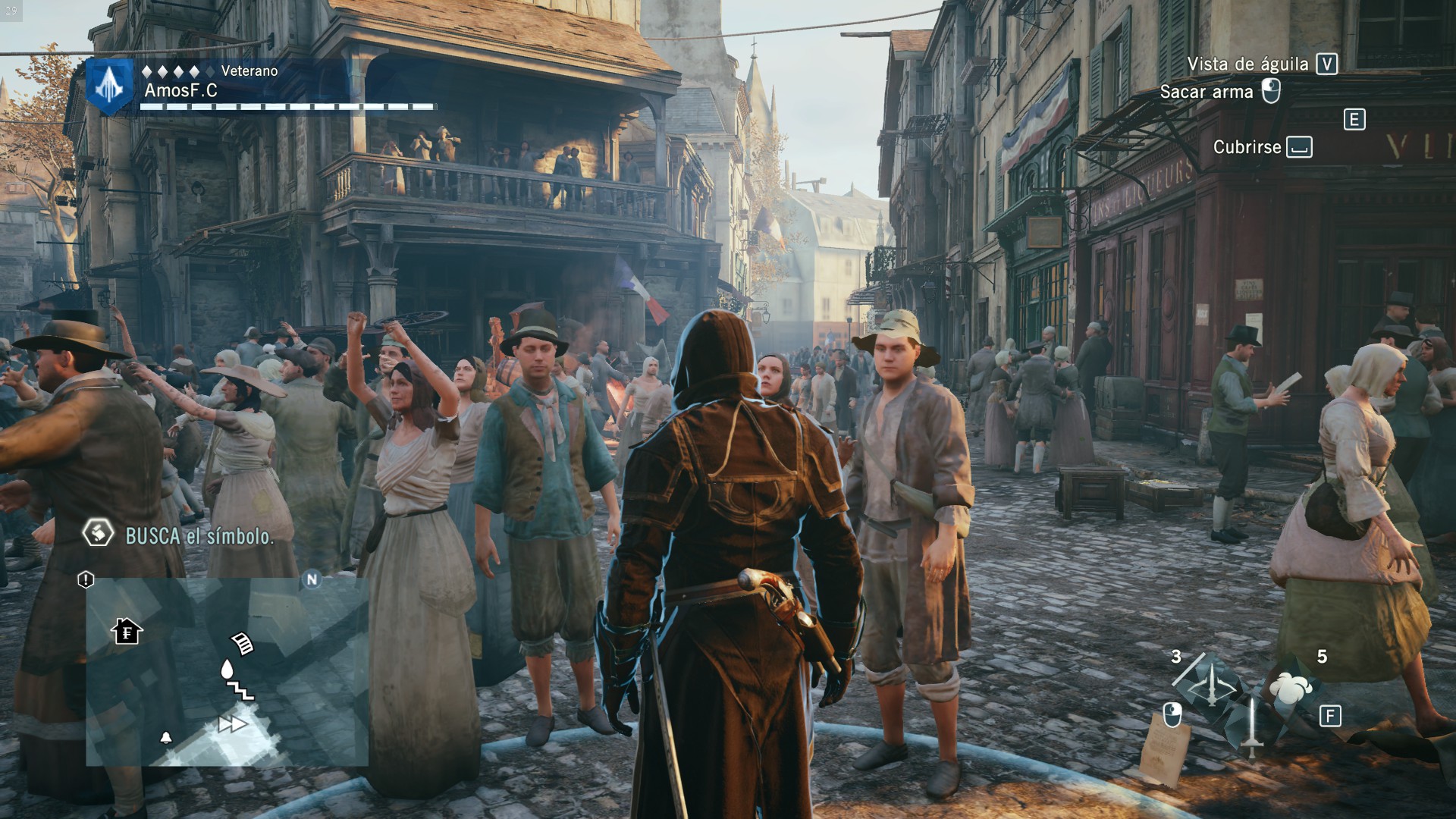This screenshot has width=1456, height=819.
Task: Click the bell marker on the minimap
Action: (166, 737)
